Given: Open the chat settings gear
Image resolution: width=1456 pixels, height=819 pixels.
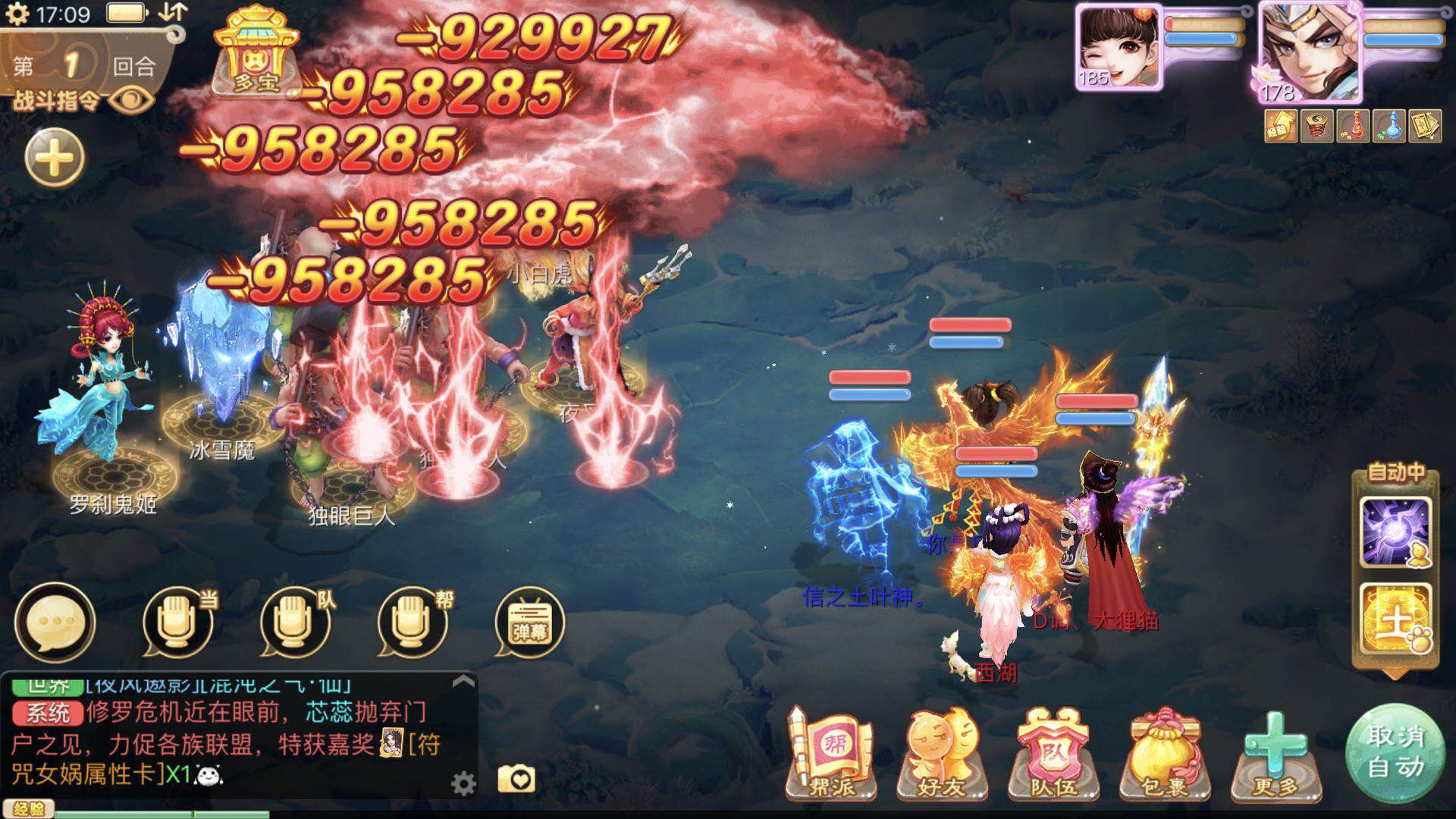Looking at the screenshot, I should pyautogui.click(x=463, y=783).
